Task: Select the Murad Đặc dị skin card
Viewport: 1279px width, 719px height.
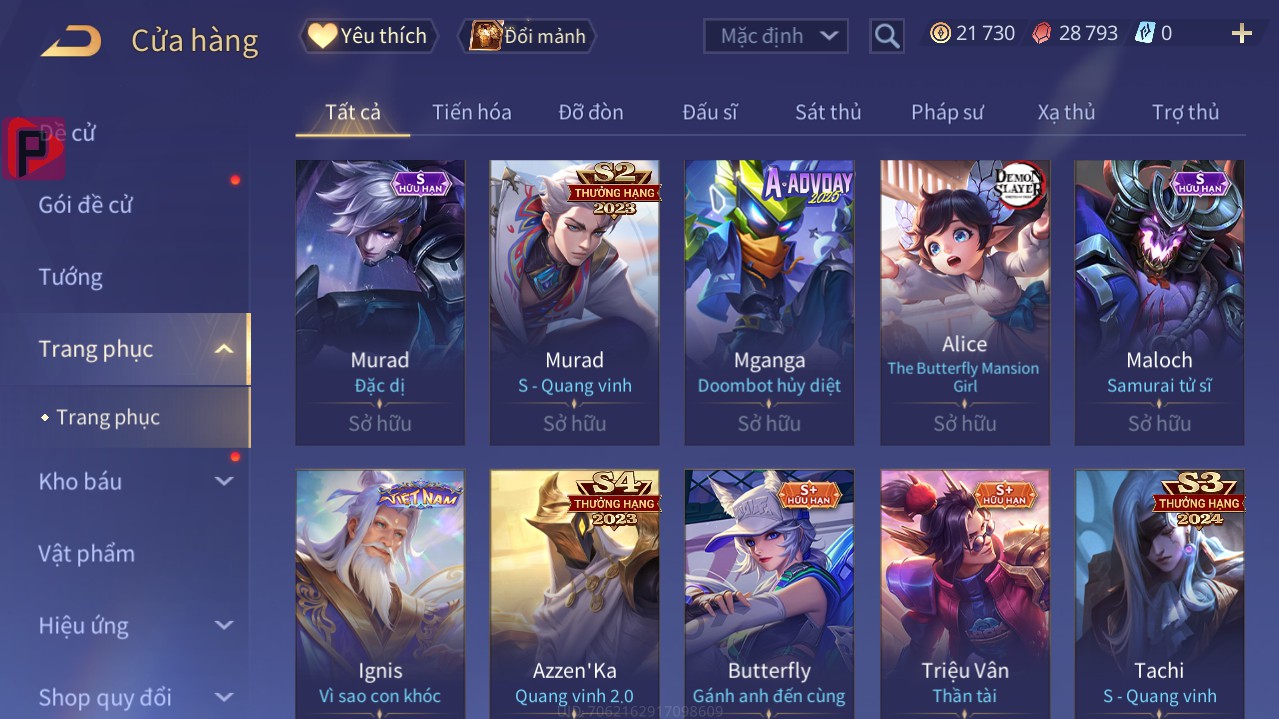Action: 380,300
